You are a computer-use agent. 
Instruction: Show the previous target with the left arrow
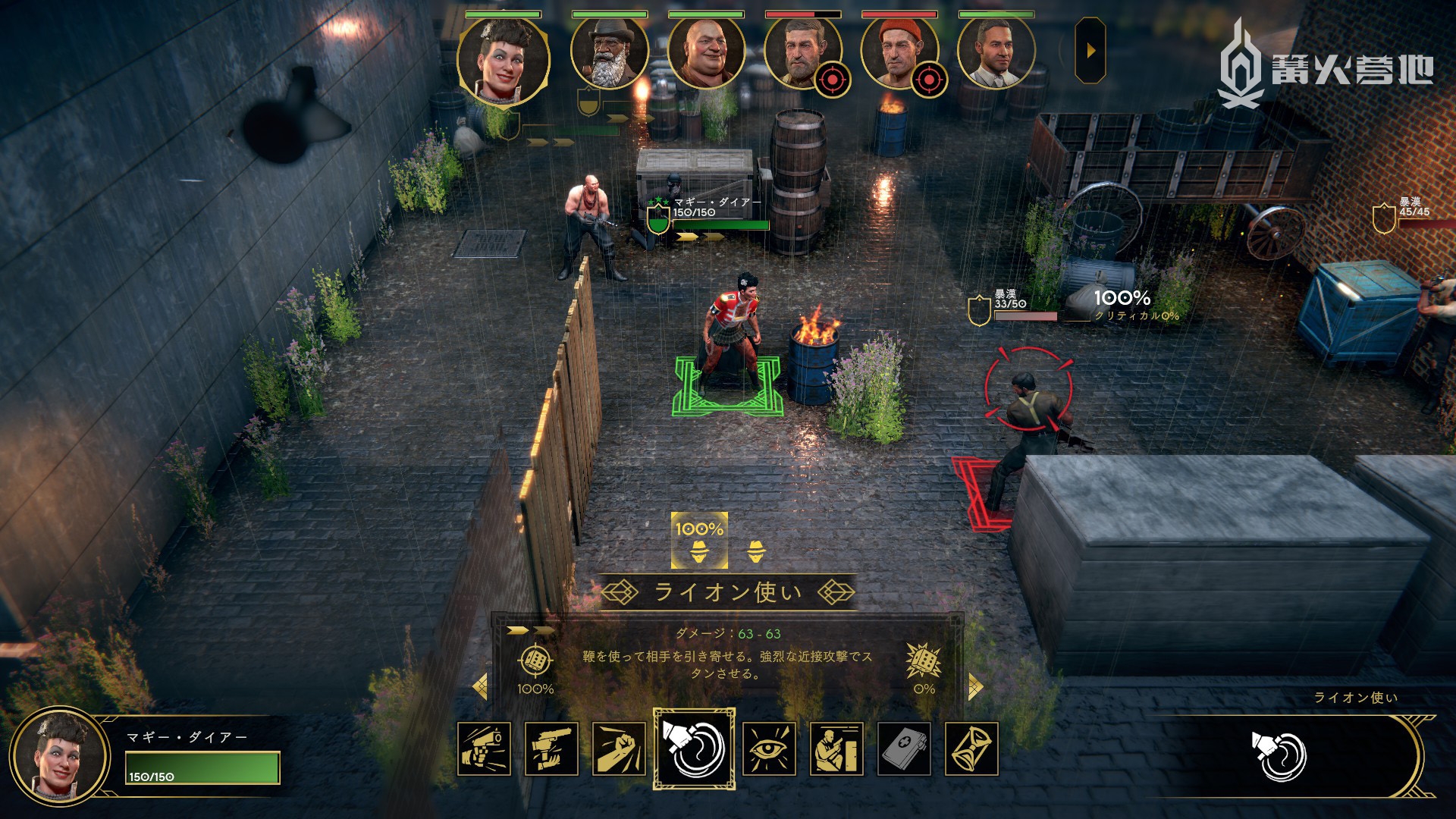click(480, 687)
